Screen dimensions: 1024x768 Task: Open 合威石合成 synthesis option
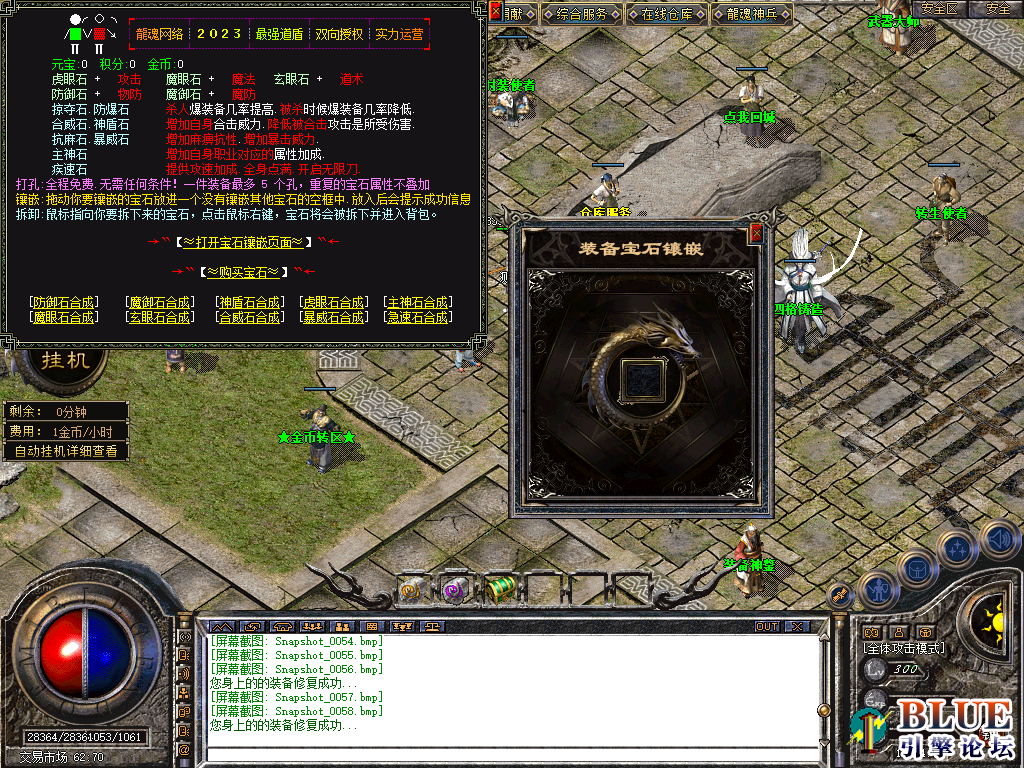pyautogui.click(x=249, y=317)
